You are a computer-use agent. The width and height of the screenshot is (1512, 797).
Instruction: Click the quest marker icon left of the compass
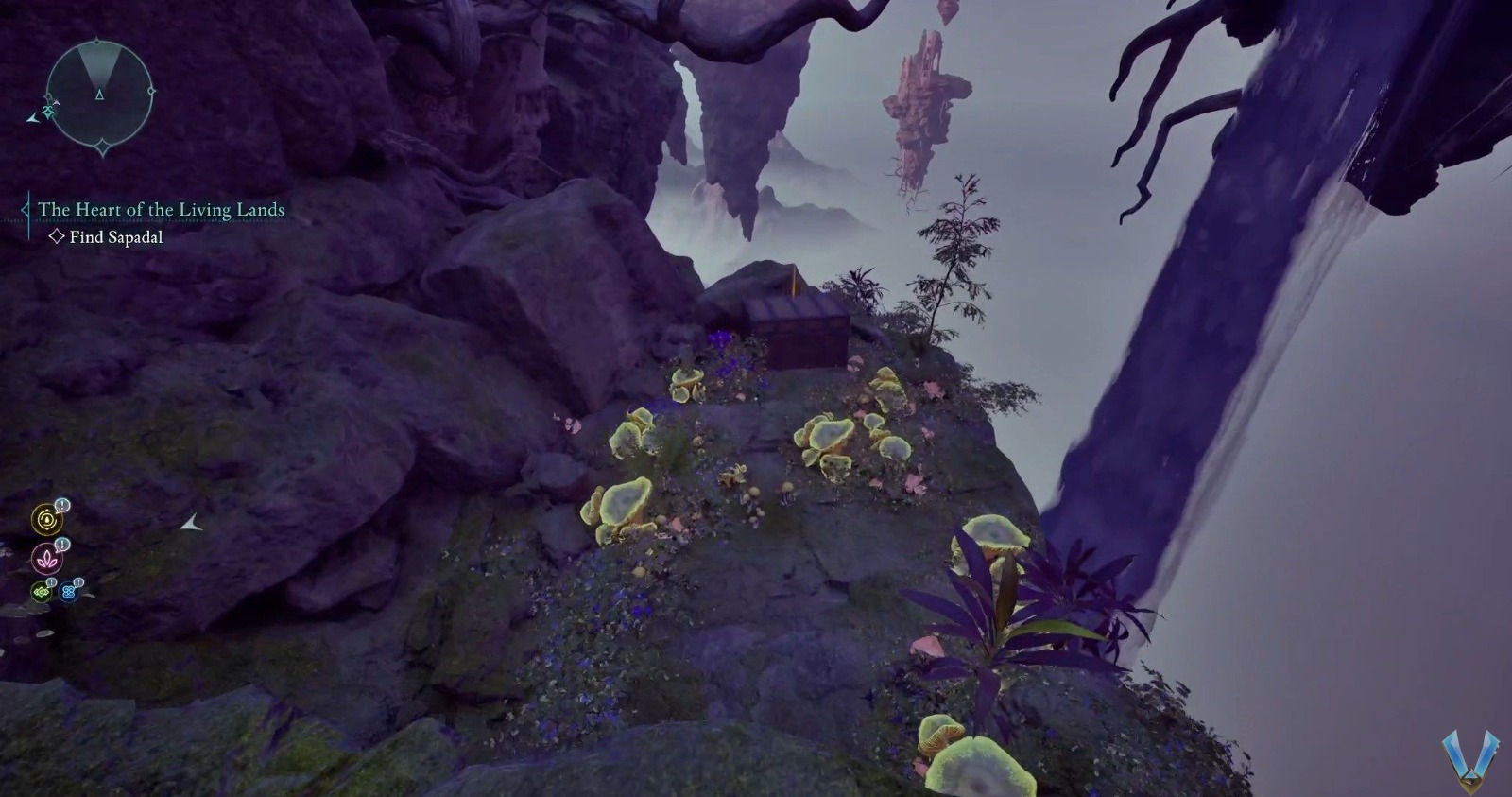pyautogui.click(x=47, y=110)
